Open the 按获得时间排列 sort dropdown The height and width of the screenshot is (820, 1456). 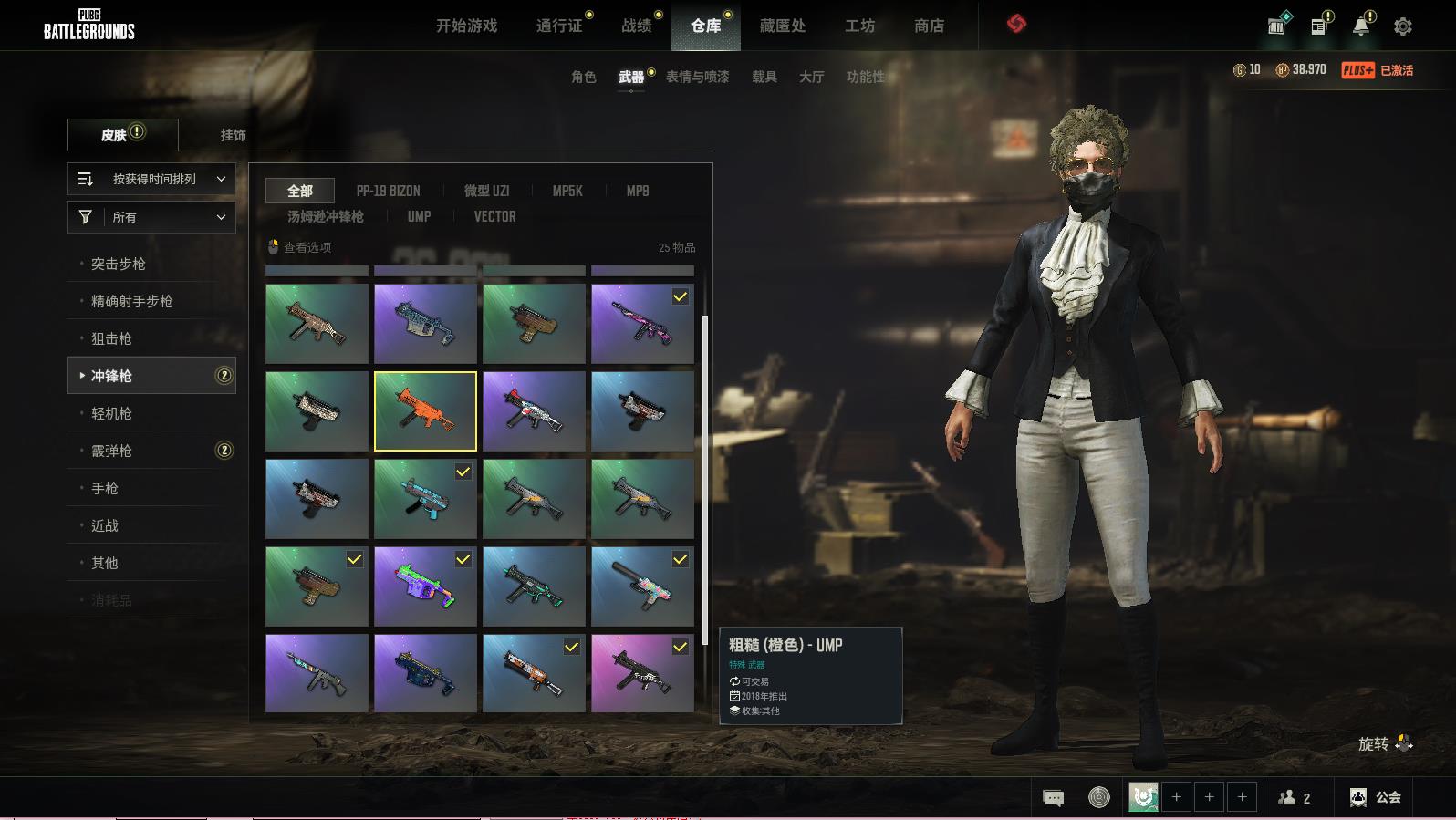151,179
